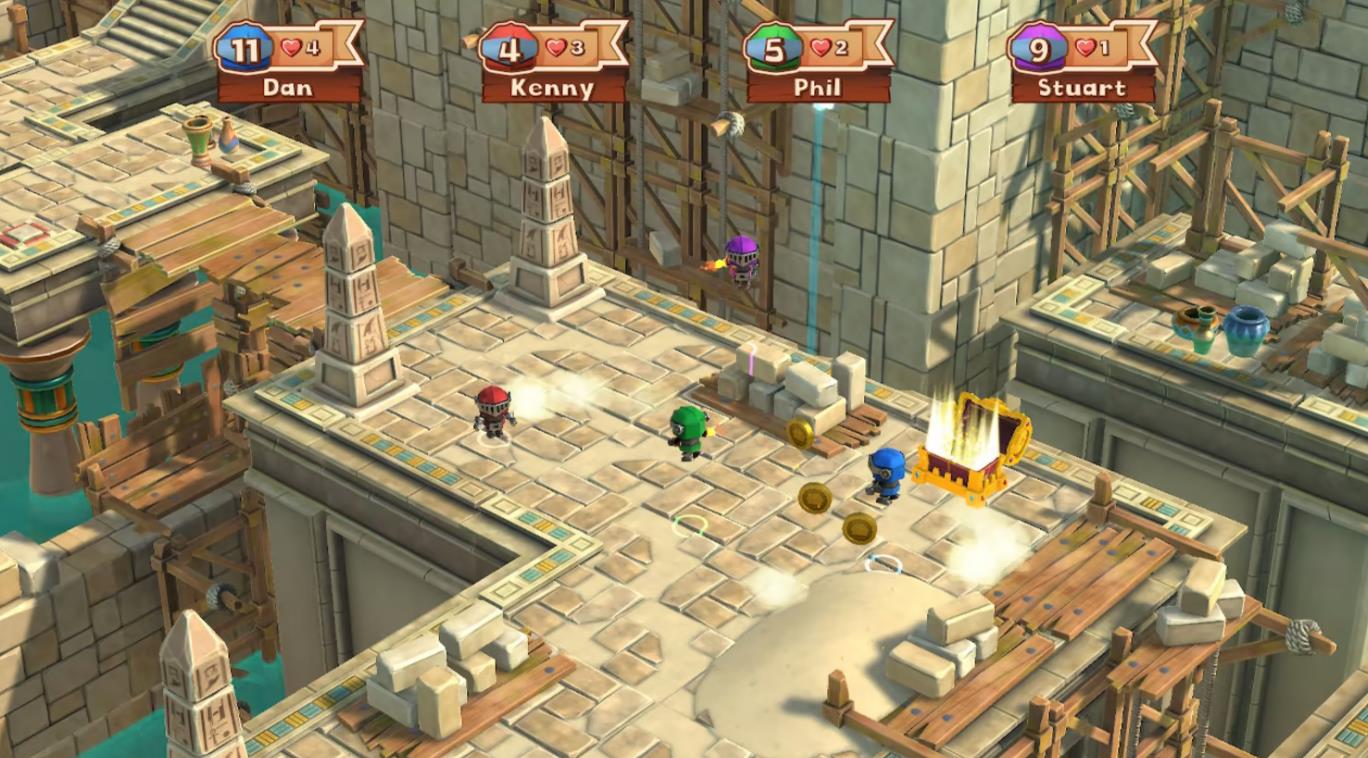Screen dimensions: 1368x758
Task: Choose Phil's green player banner
Action: [x=817, y=62]
